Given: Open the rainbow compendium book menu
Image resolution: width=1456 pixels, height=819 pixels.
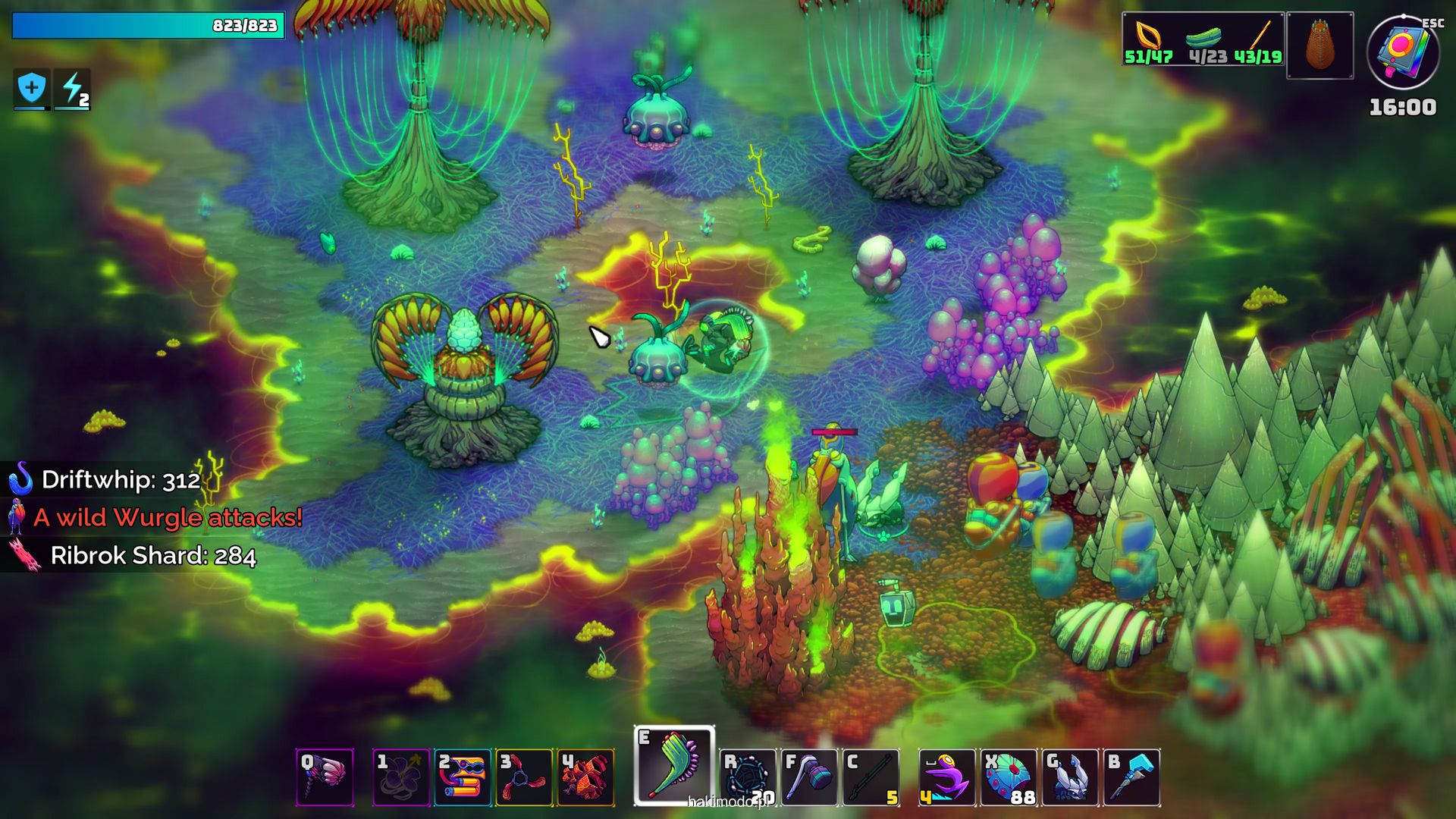Looking at the screenshot, I should pos(1403,53).
